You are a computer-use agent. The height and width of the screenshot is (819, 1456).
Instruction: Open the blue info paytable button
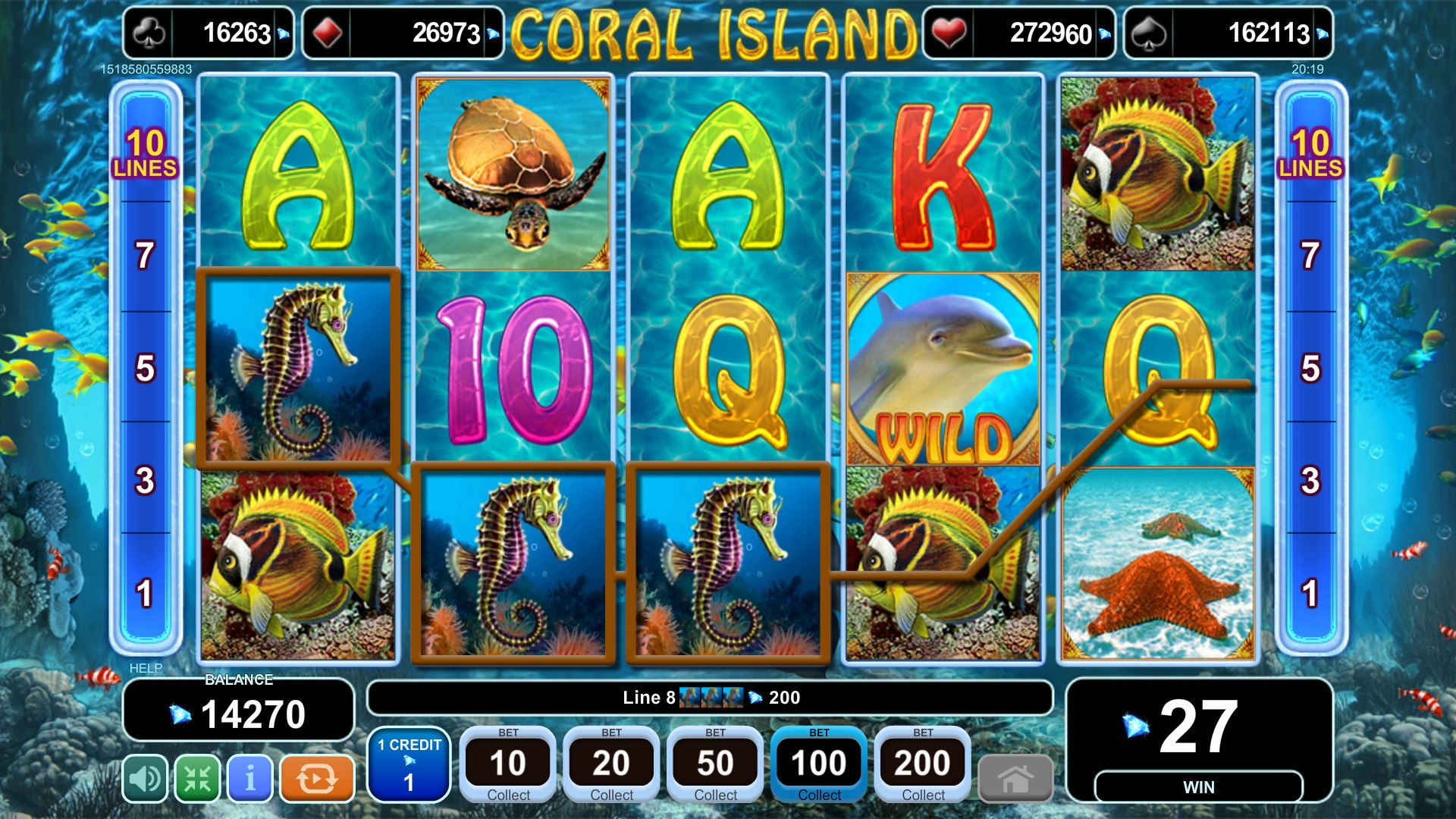click(250, 778)
